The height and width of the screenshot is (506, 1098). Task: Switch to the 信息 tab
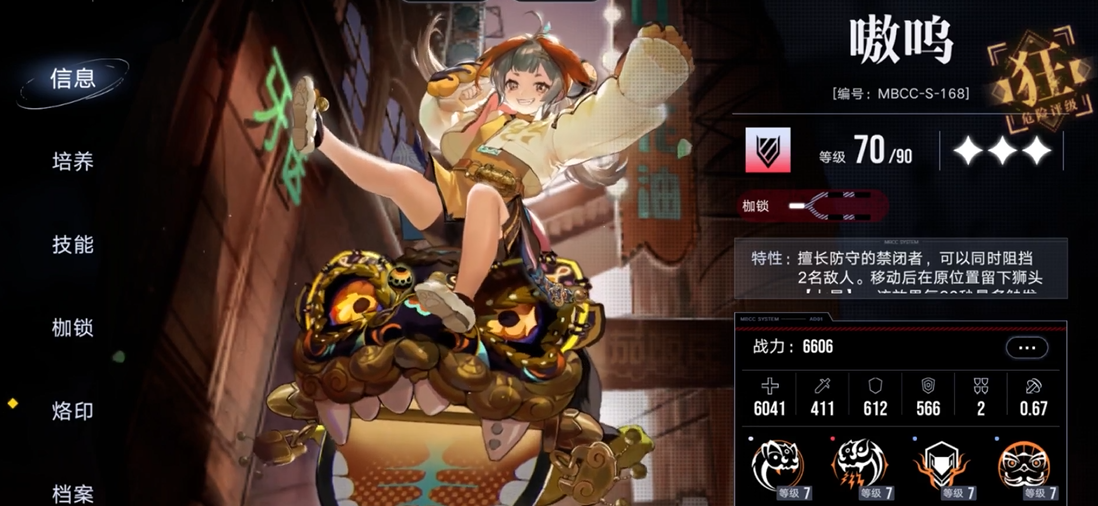73,79
